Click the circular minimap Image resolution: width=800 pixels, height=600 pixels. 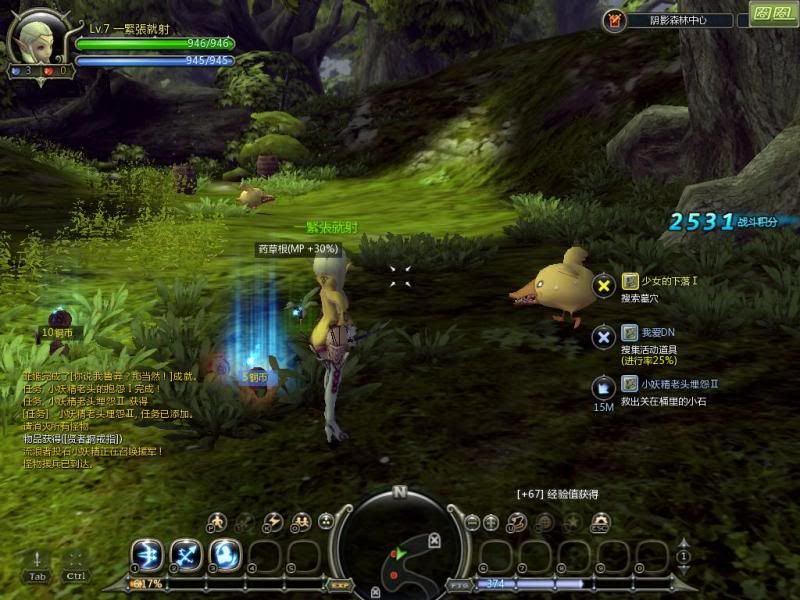[399, 545]
